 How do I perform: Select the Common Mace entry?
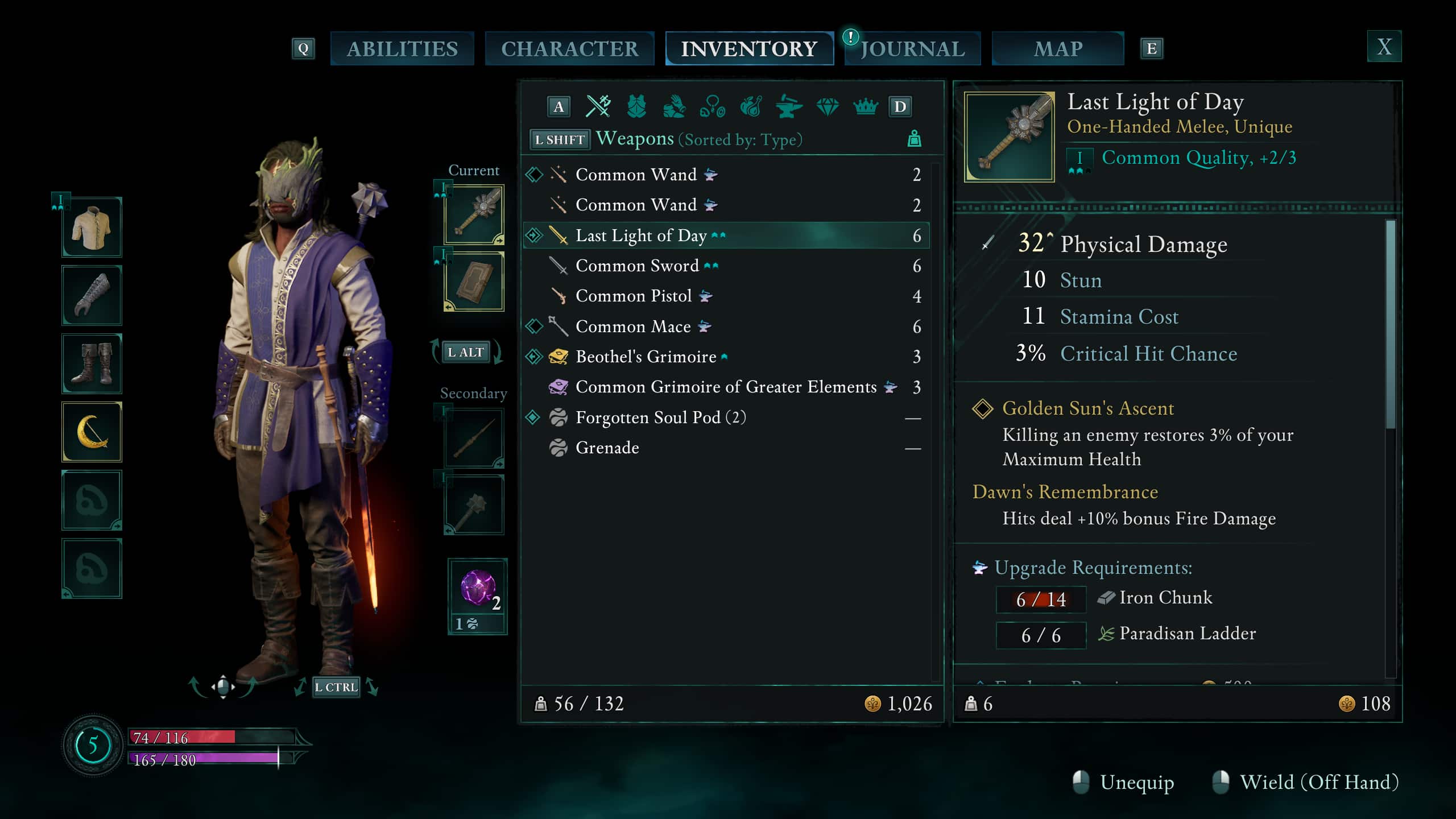tap(632, 326)
